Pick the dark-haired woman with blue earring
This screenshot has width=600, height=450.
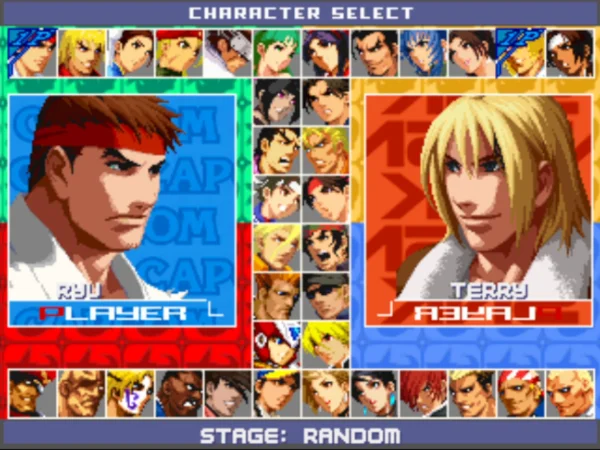click(x=373, y=393)
